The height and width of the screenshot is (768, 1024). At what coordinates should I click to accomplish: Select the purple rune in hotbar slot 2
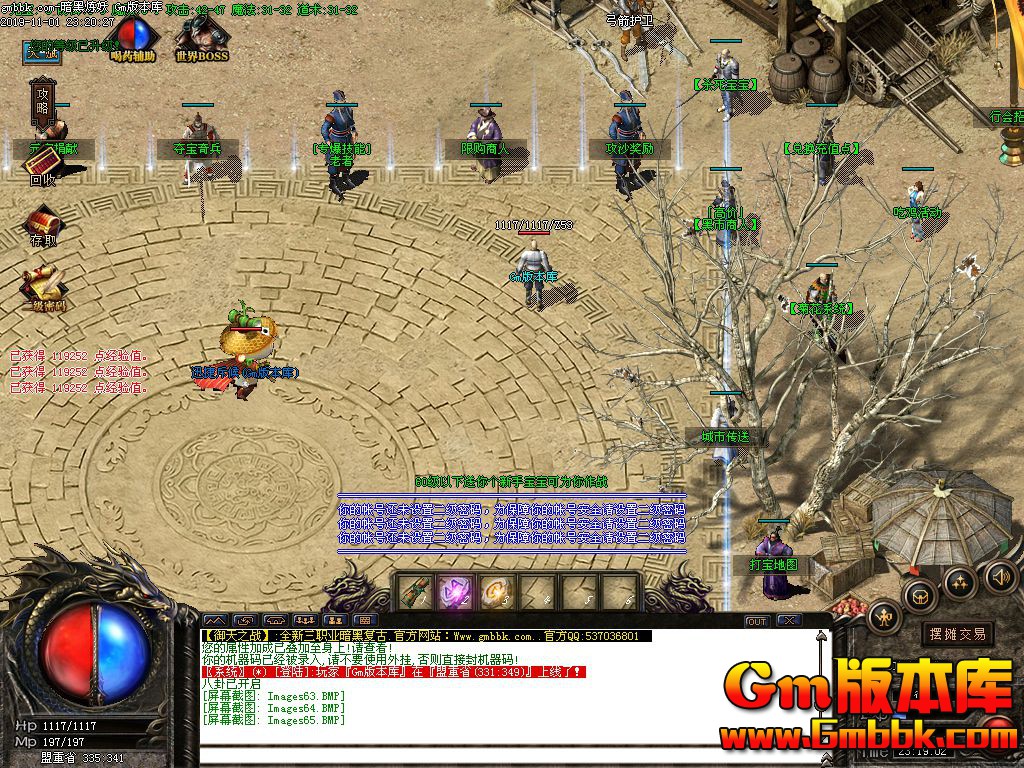455,593
